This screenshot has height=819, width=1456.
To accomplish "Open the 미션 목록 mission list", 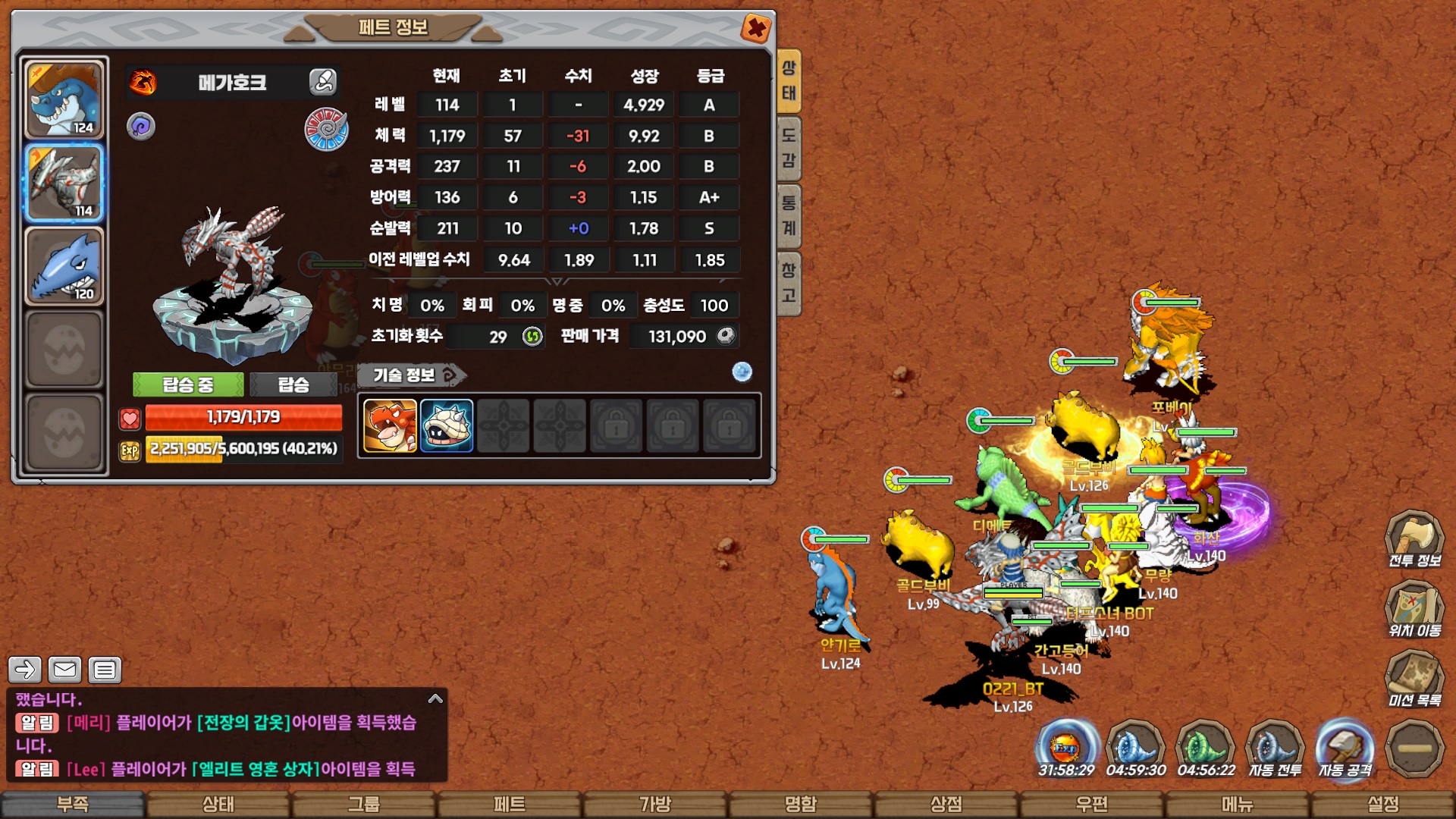I will (1414, 679).
